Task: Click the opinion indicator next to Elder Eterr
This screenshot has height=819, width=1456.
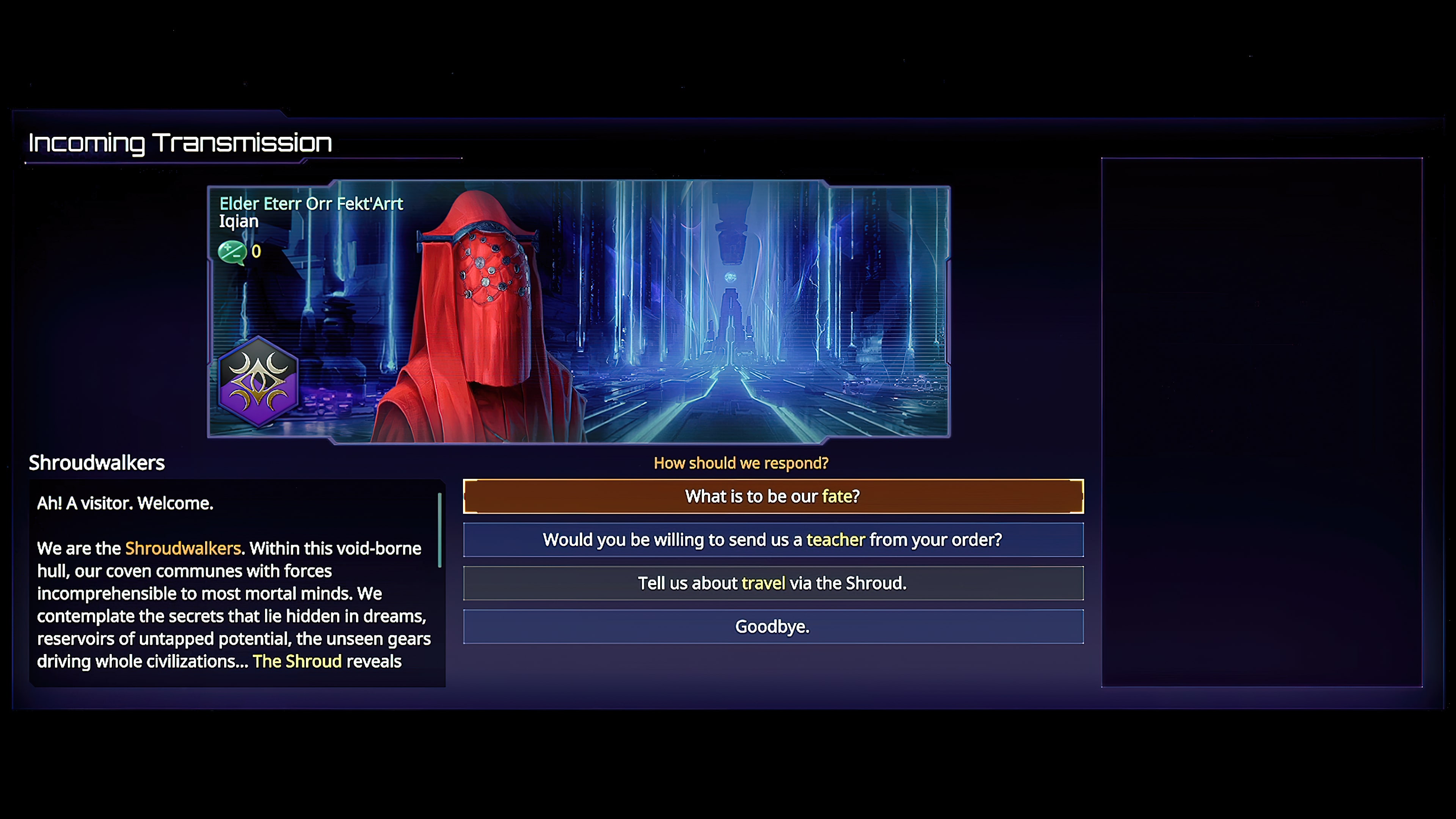Action: (234, 253)
